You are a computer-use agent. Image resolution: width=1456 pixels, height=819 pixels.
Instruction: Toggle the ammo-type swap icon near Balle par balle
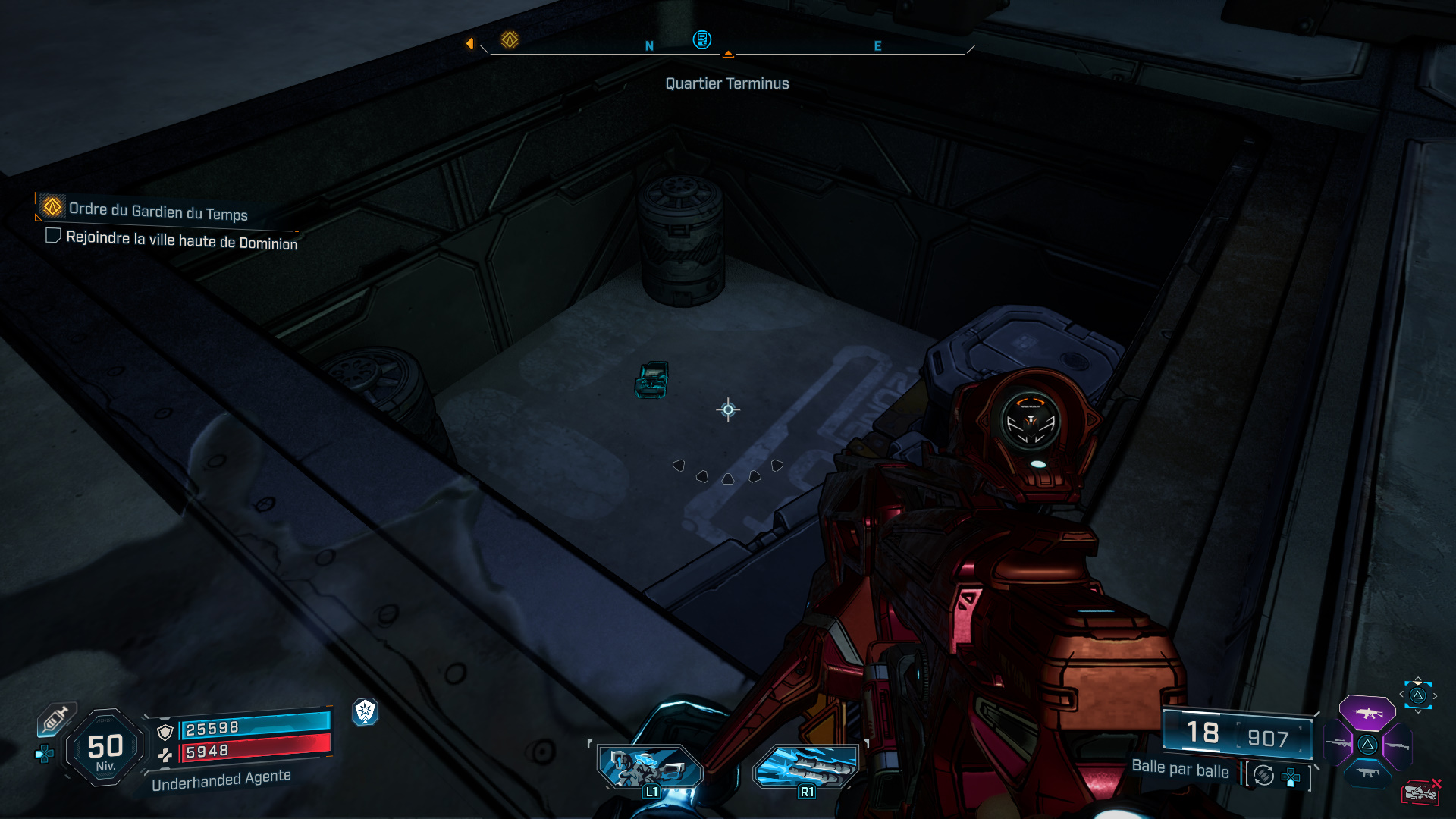pyautogui.click(x=1263, y=775)
